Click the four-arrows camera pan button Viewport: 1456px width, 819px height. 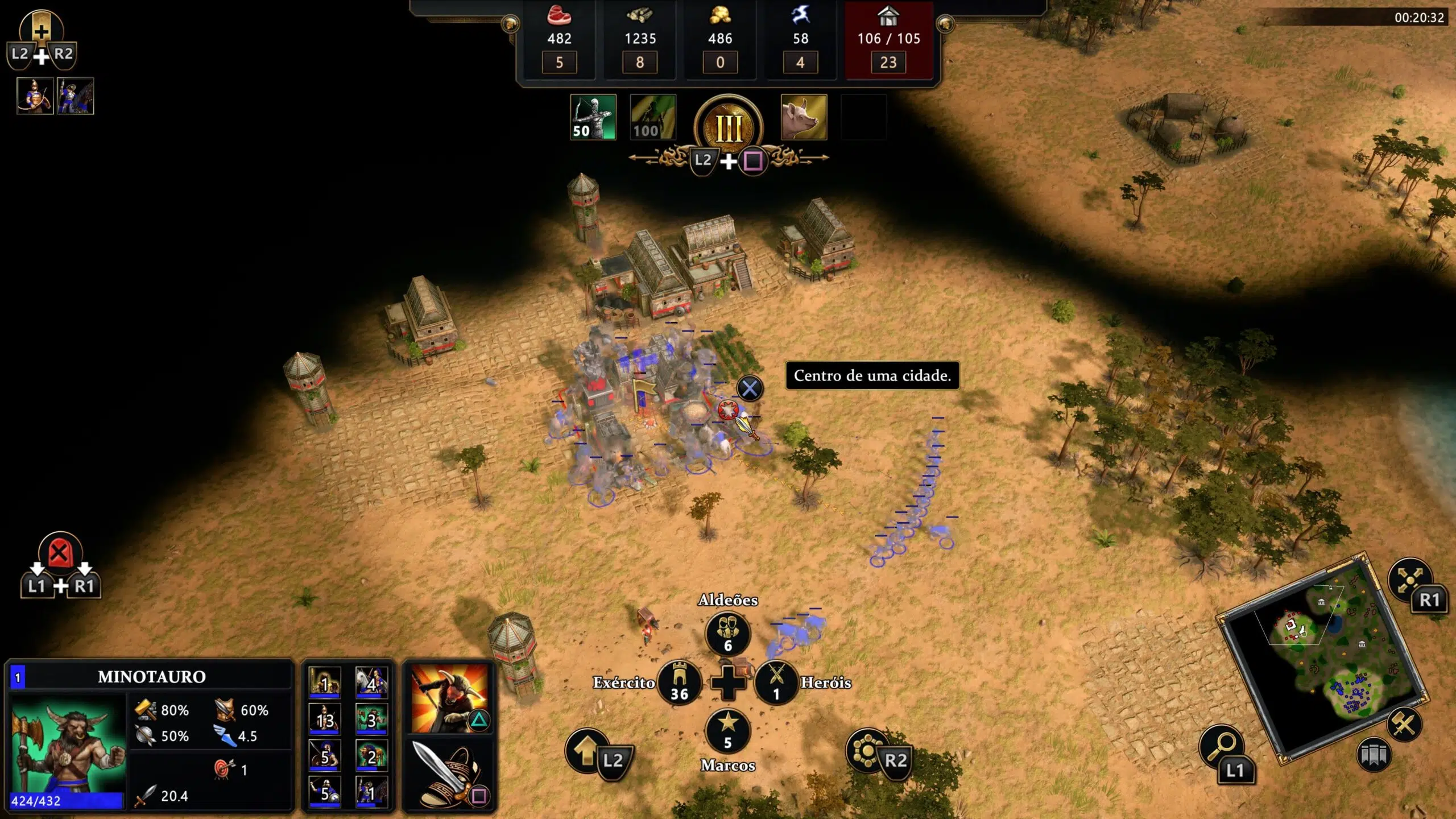(x=1409, y=580)
